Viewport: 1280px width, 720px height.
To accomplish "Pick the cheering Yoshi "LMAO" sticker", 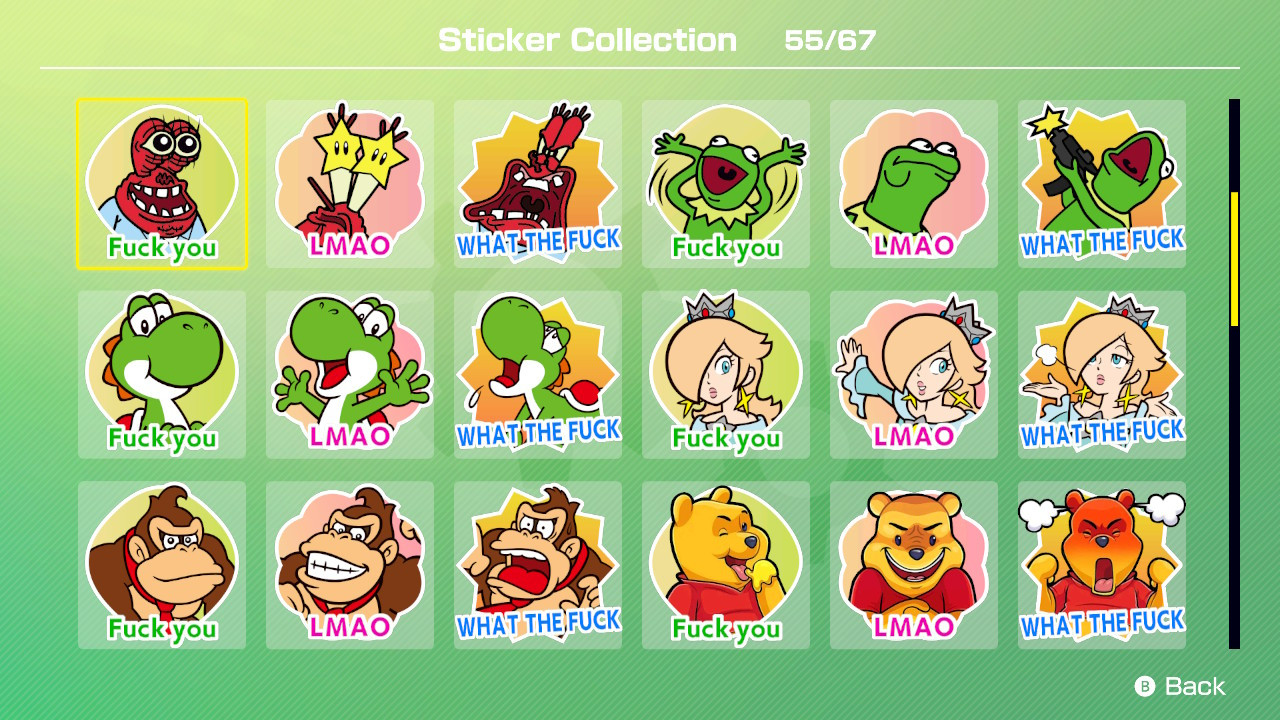I will pyautogui.click(x=349, y=374).
